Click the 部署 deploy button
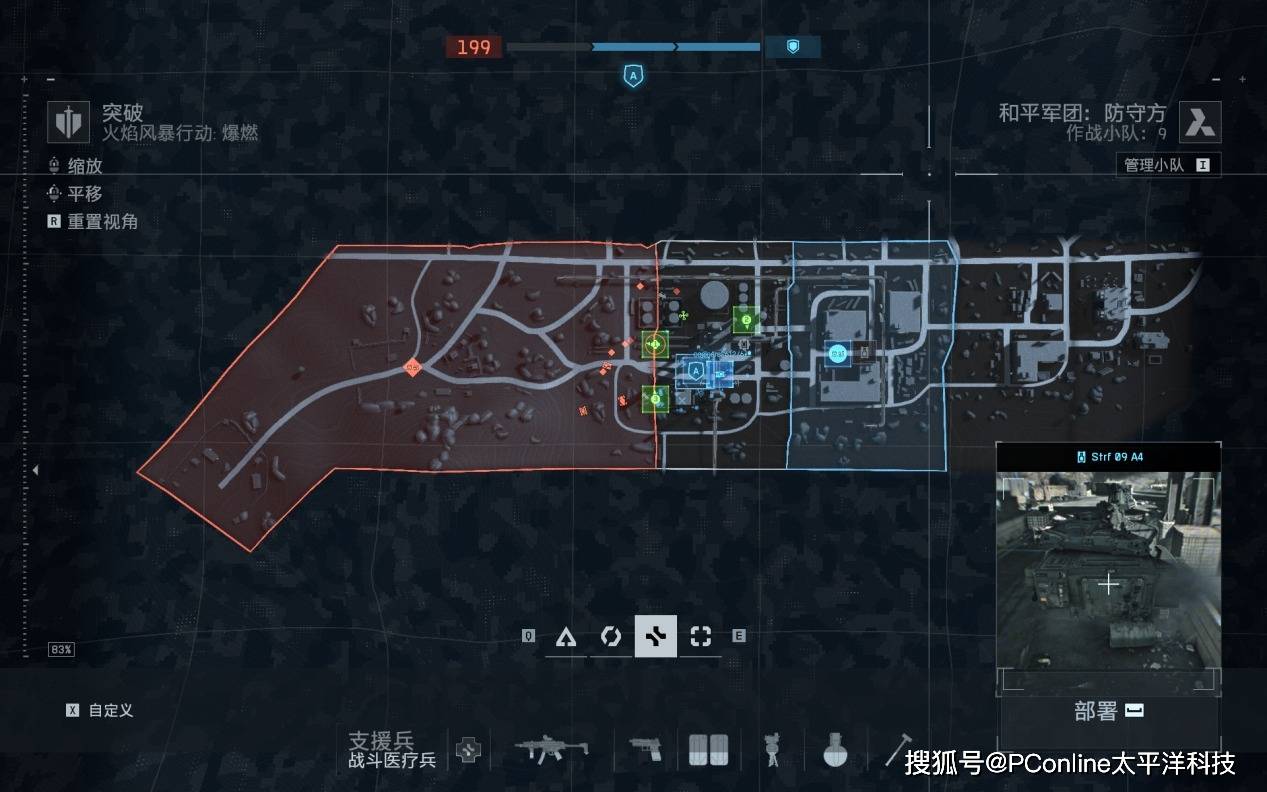 click(x=1108, y=711)
